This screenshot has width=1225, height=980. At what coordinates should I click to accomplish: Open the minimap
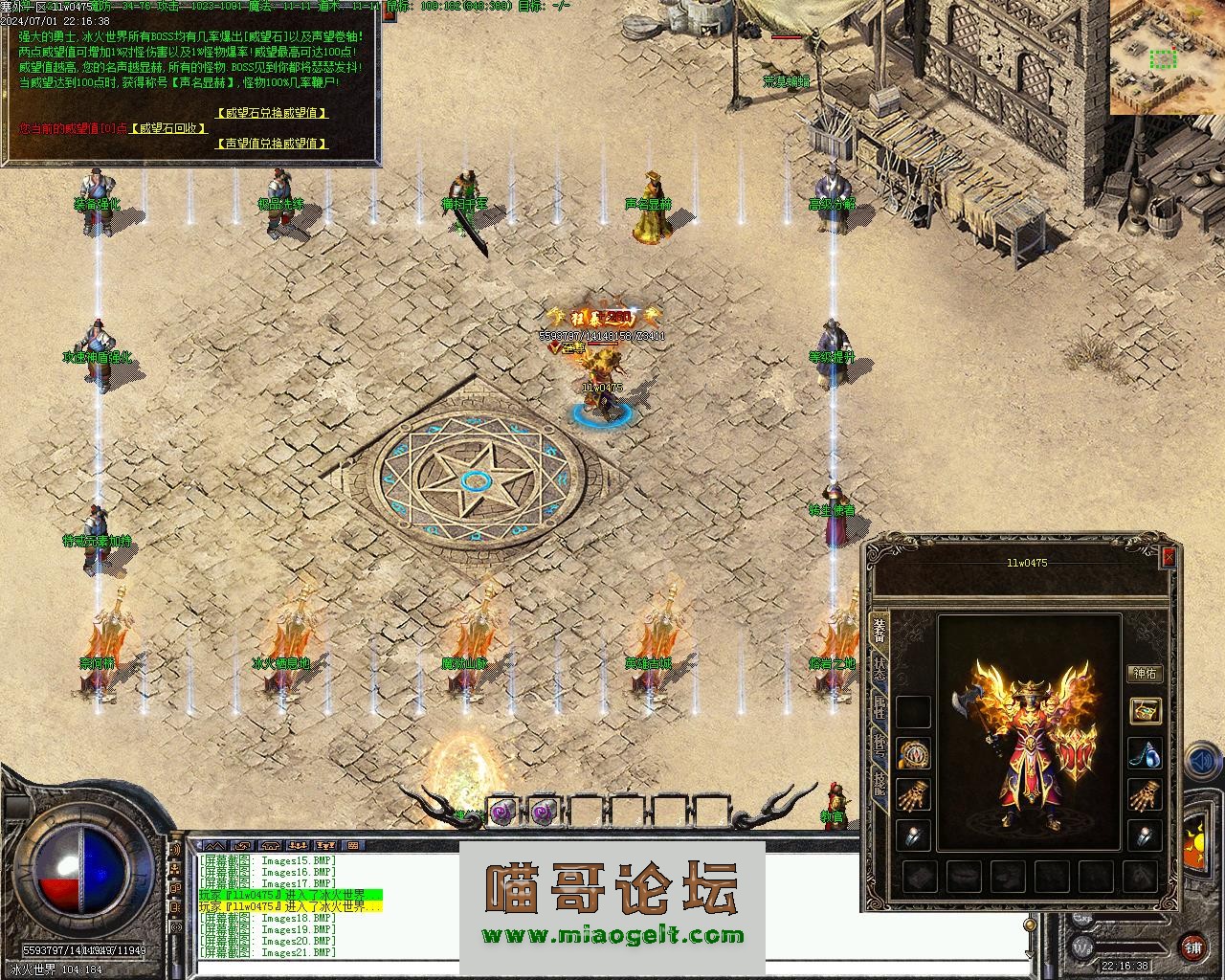point(1167,57)
